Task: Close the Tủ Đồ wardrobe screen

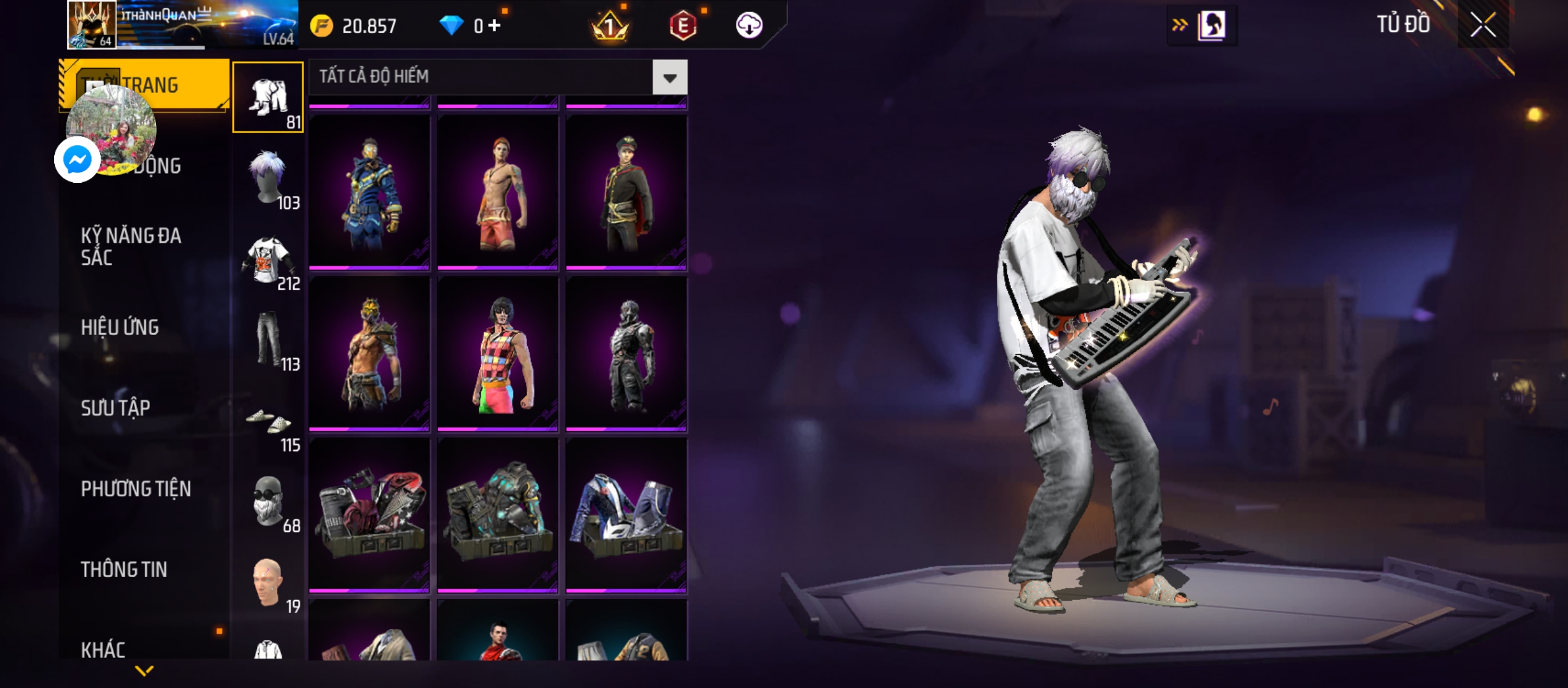Action: pos(1483,25)
